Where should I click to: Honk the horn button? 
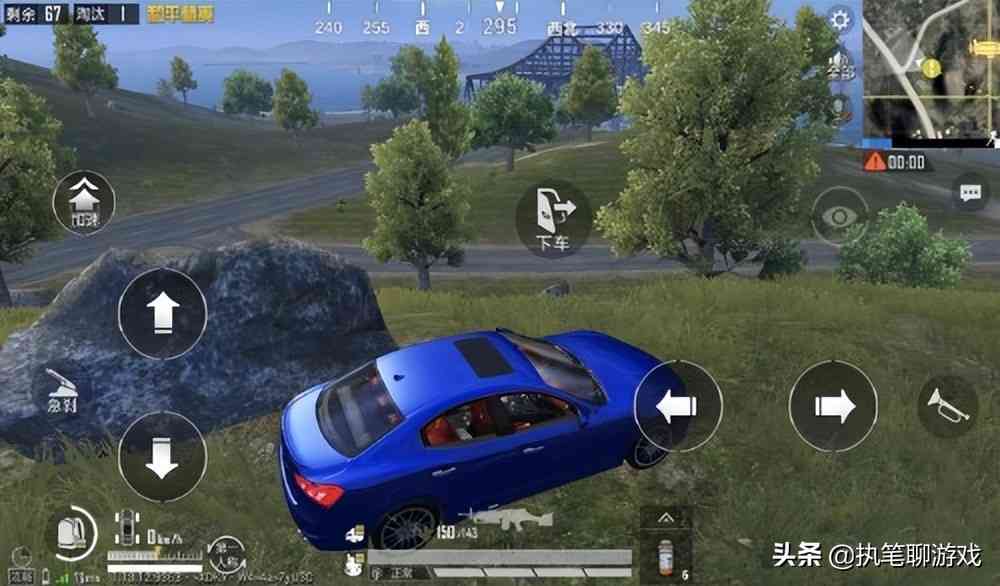pyautogui.click(x=947, y=405)
